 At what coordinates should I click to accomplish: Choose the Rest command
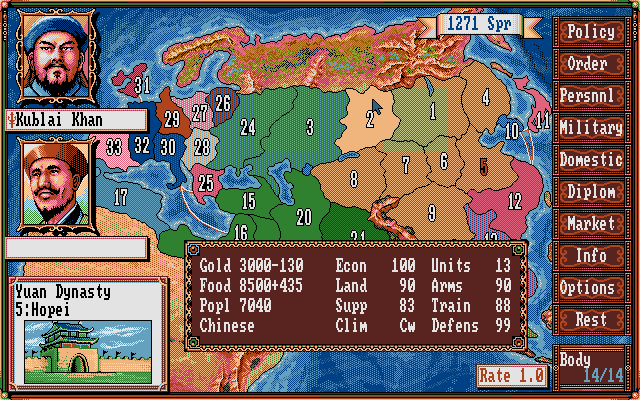590,320
